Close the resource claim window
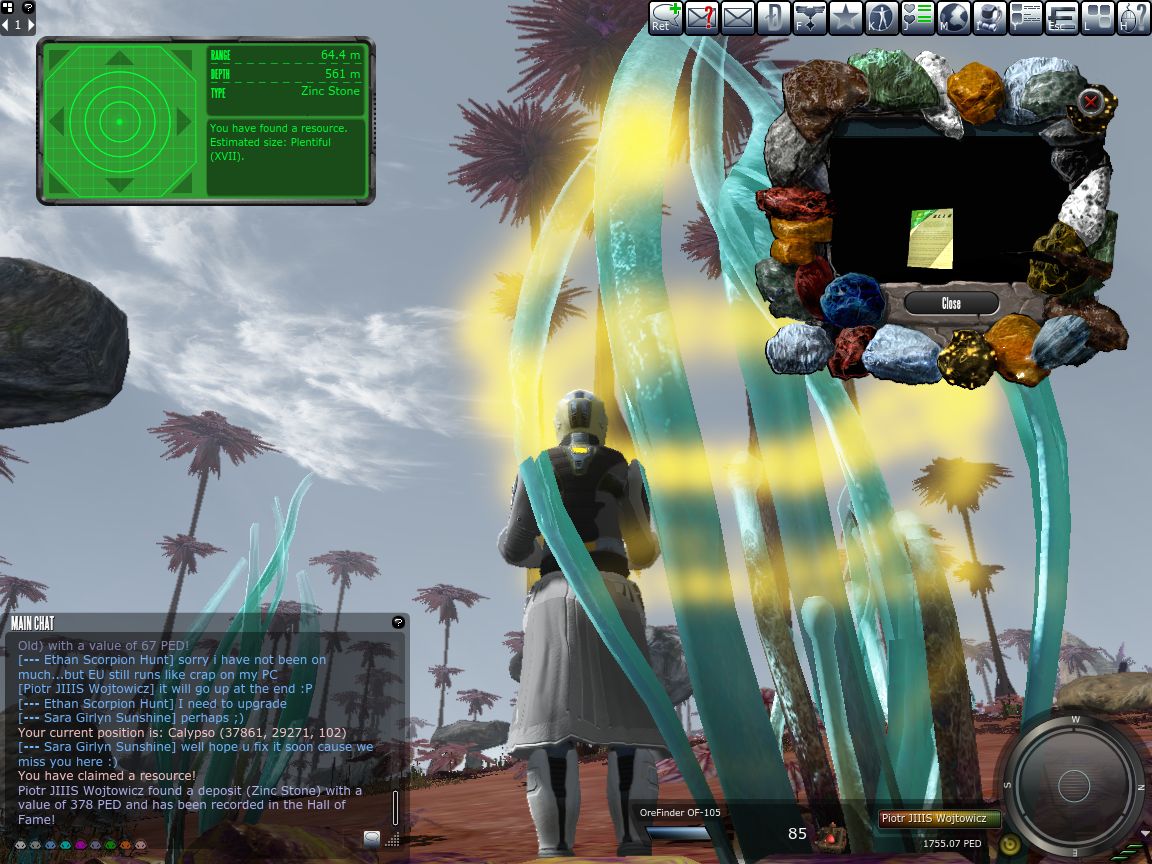1152x864 pixels. pyautogui.click(x=950, y=303)
